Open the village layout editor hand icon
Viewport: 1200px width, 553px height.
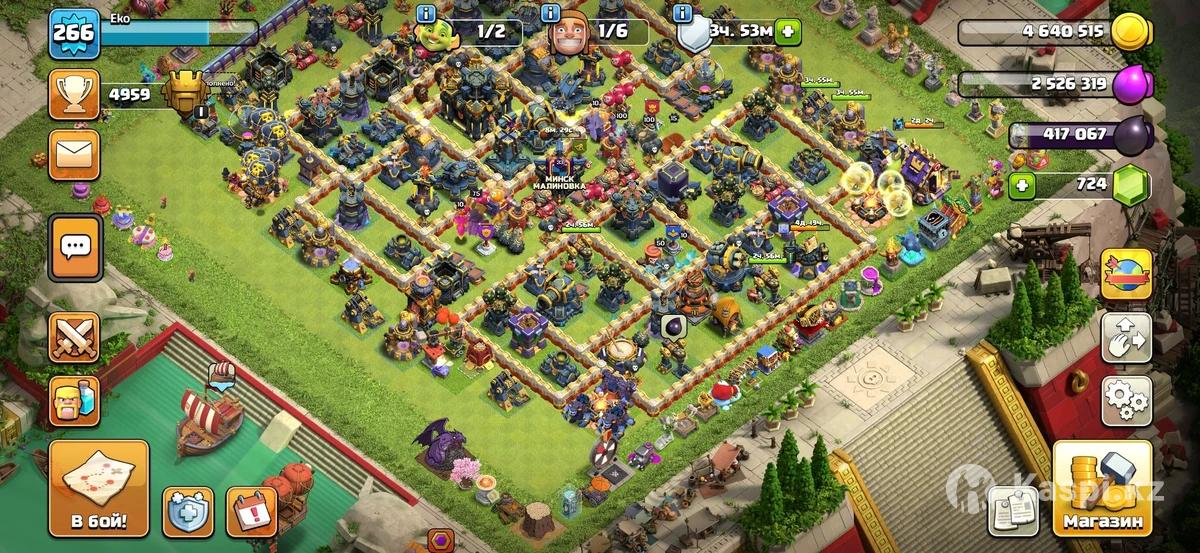coord(1126,338)
